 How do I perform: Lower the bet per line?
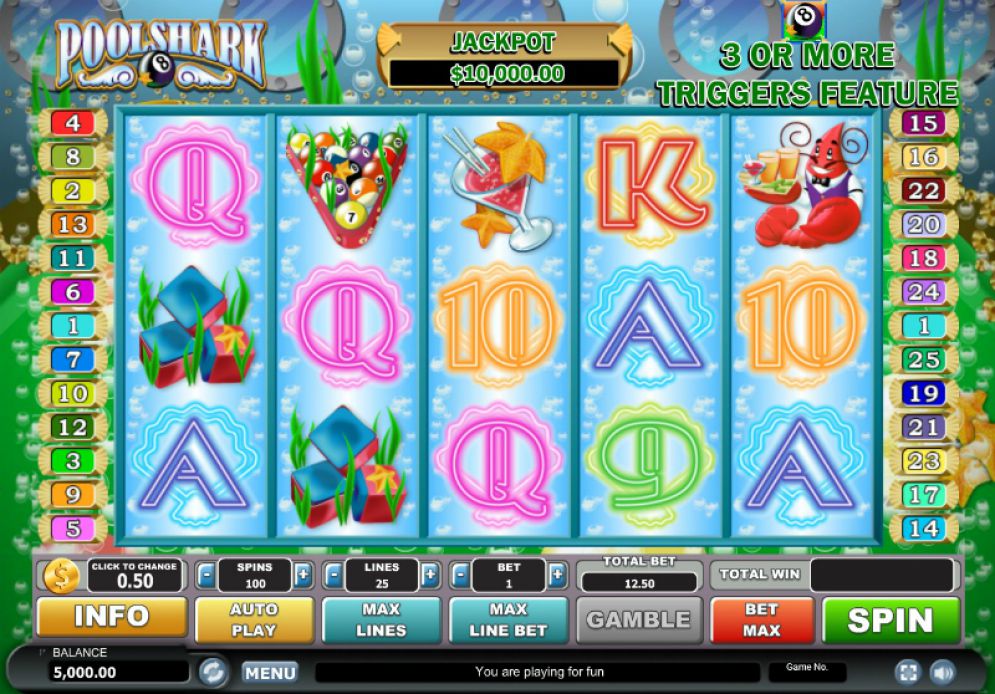click(460, 575)
